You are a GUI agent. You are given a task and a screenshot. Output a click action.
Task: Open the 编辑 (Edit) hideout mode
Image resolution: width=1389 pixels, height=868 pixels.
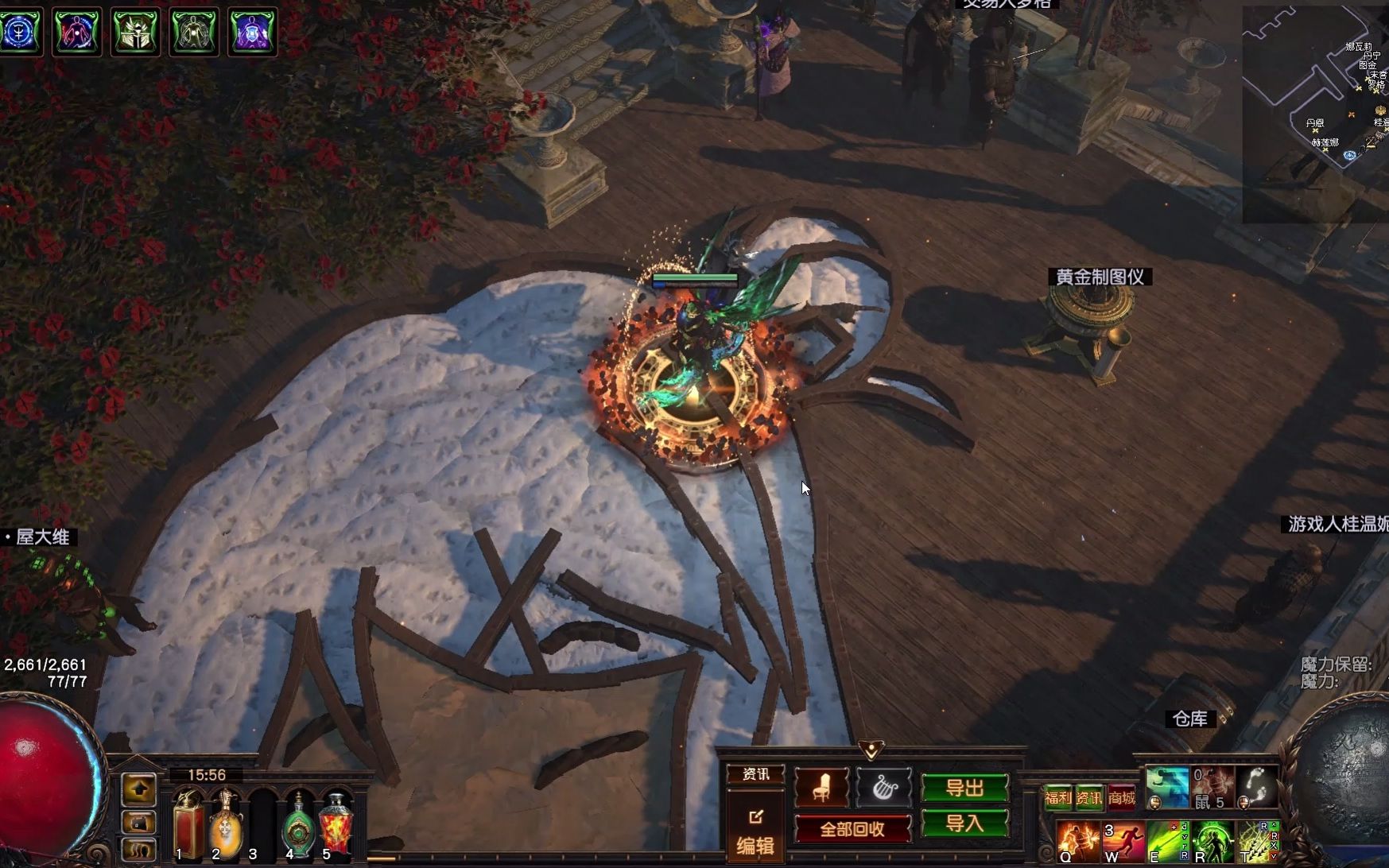[755, 832]
